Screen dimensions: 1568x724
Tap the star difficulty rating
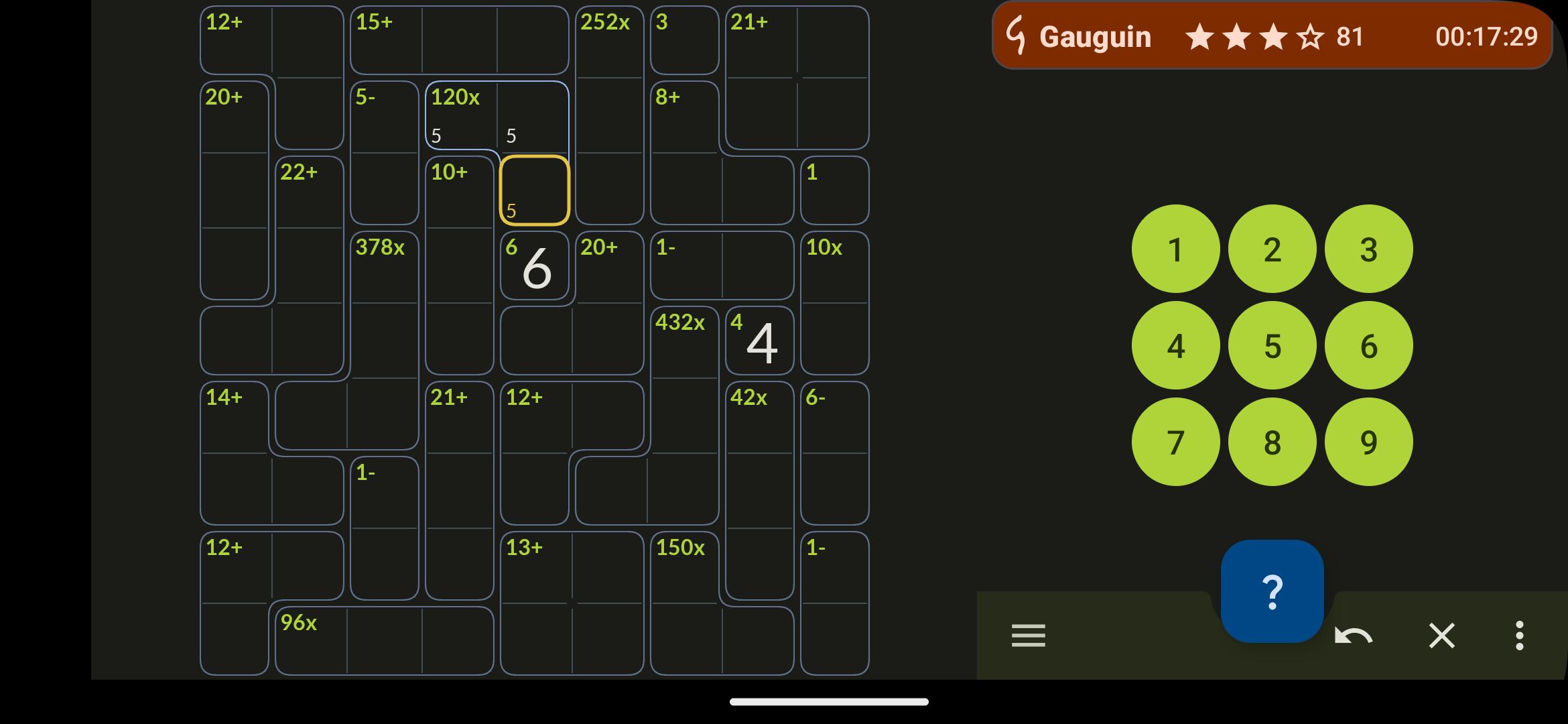(x=1253, y=38)
